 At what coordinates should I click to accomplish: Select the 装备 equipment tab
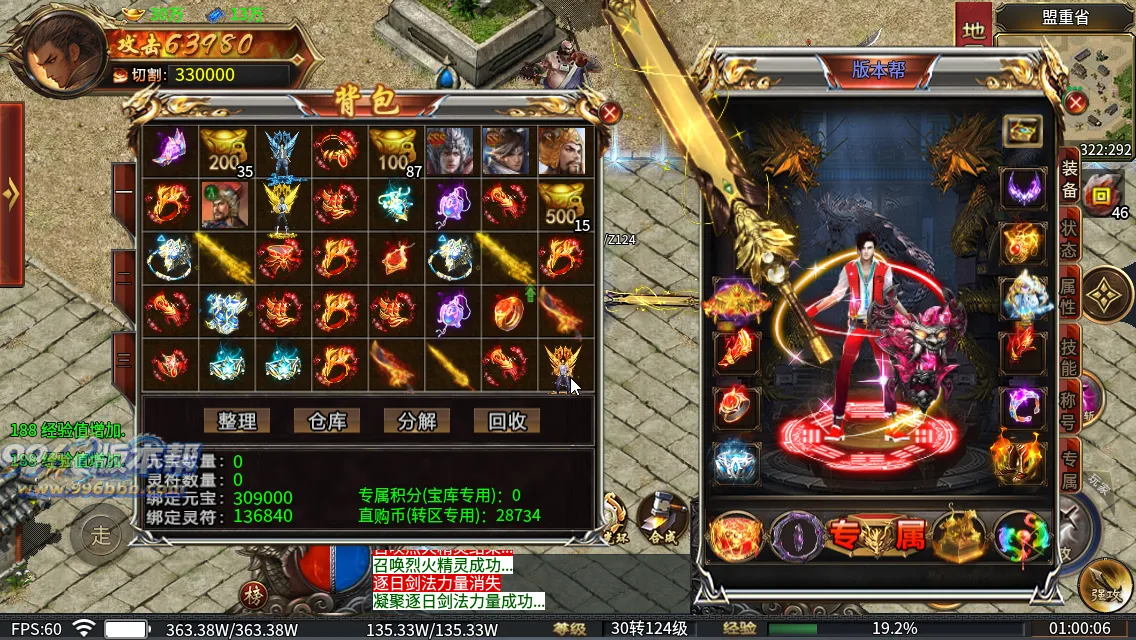click(x=1069, y=180)
